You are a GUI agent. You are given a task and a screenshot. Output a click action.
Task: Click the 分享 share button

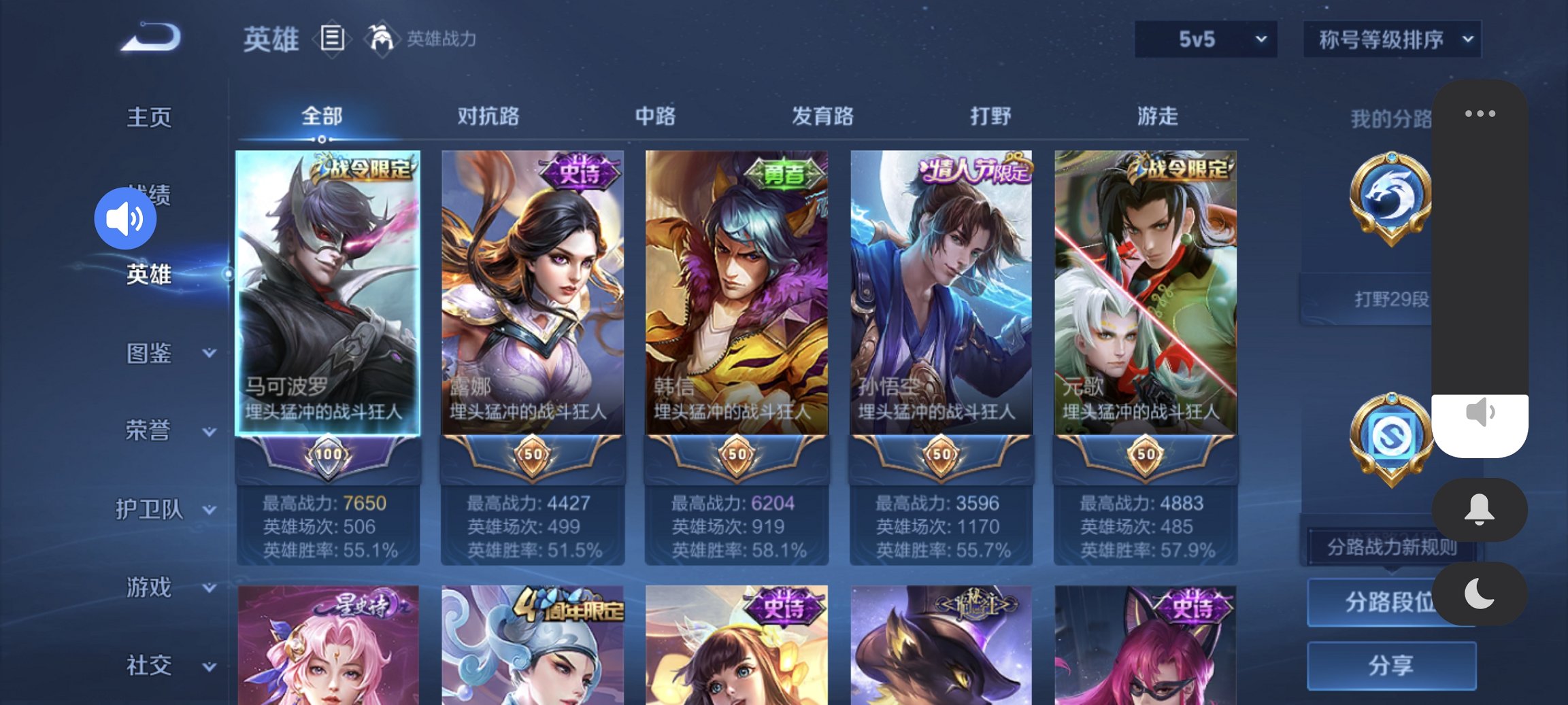pos(1392,665)
